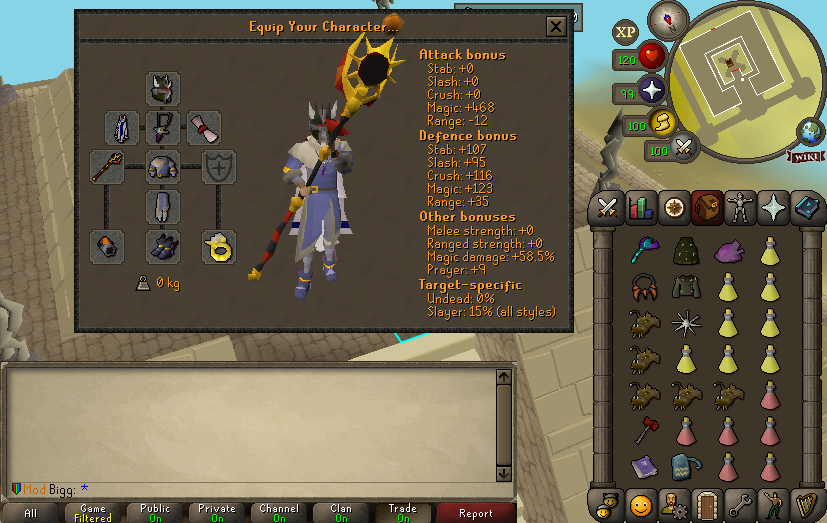Screen dimensions: 827x523
Task: Close the Equip Your Character window
Action: tap(555, 27)
